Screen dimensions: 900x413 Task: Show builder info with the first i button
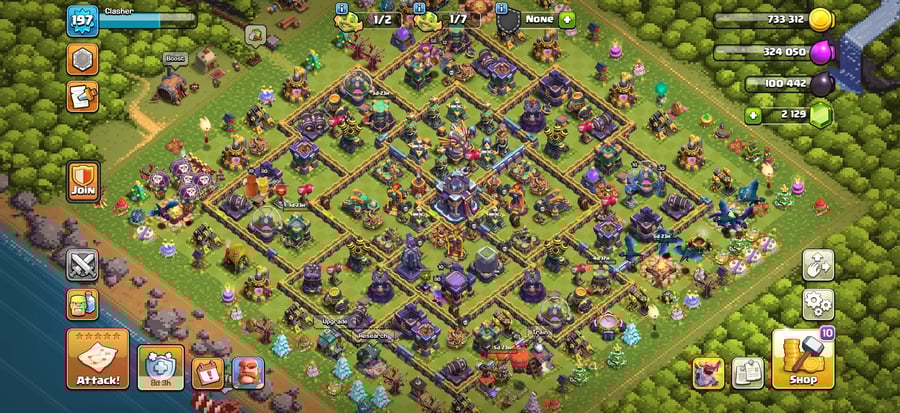tap(342, 8)
